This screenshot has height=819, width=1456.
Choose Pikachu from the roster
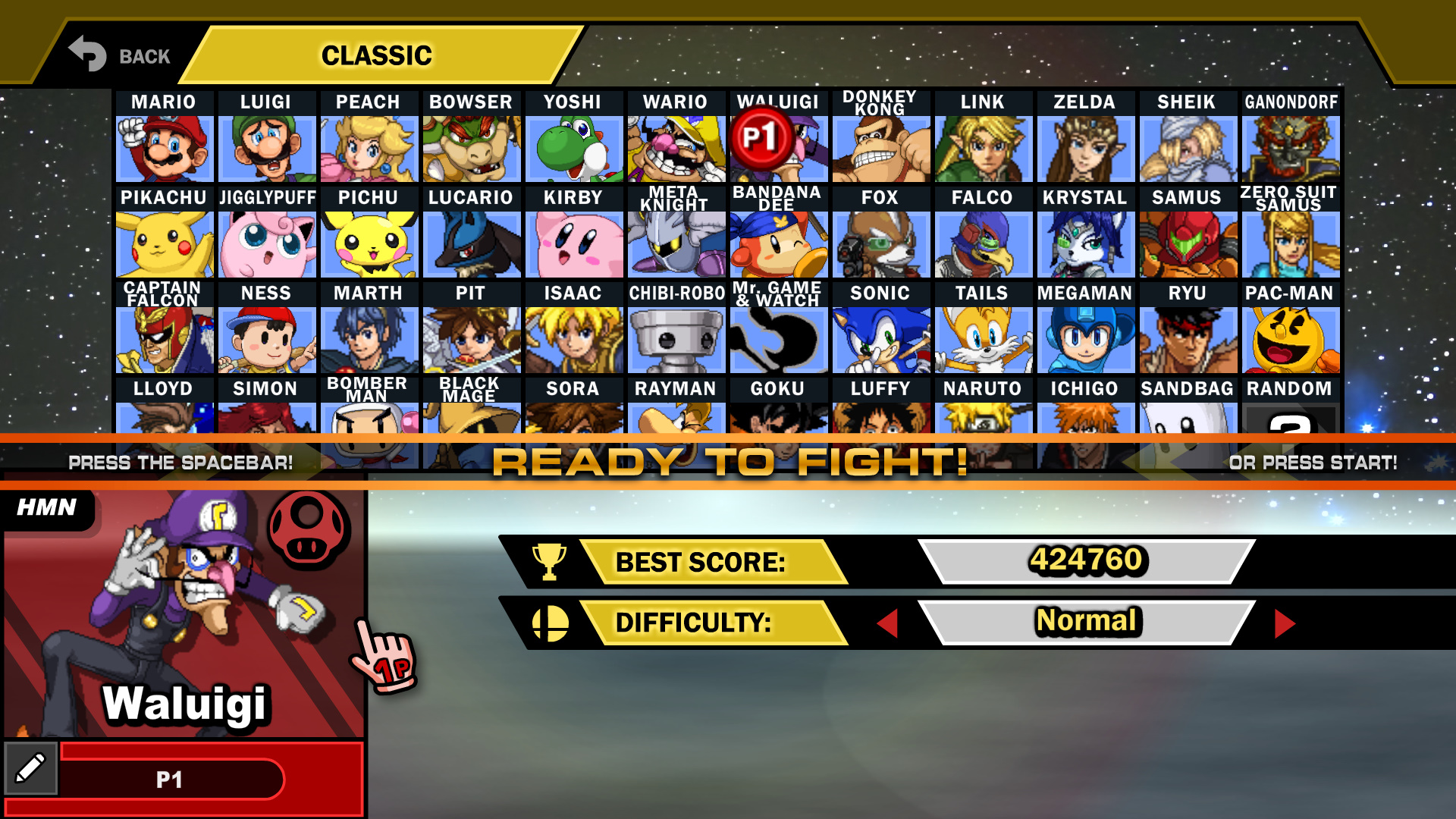(164, 243)
